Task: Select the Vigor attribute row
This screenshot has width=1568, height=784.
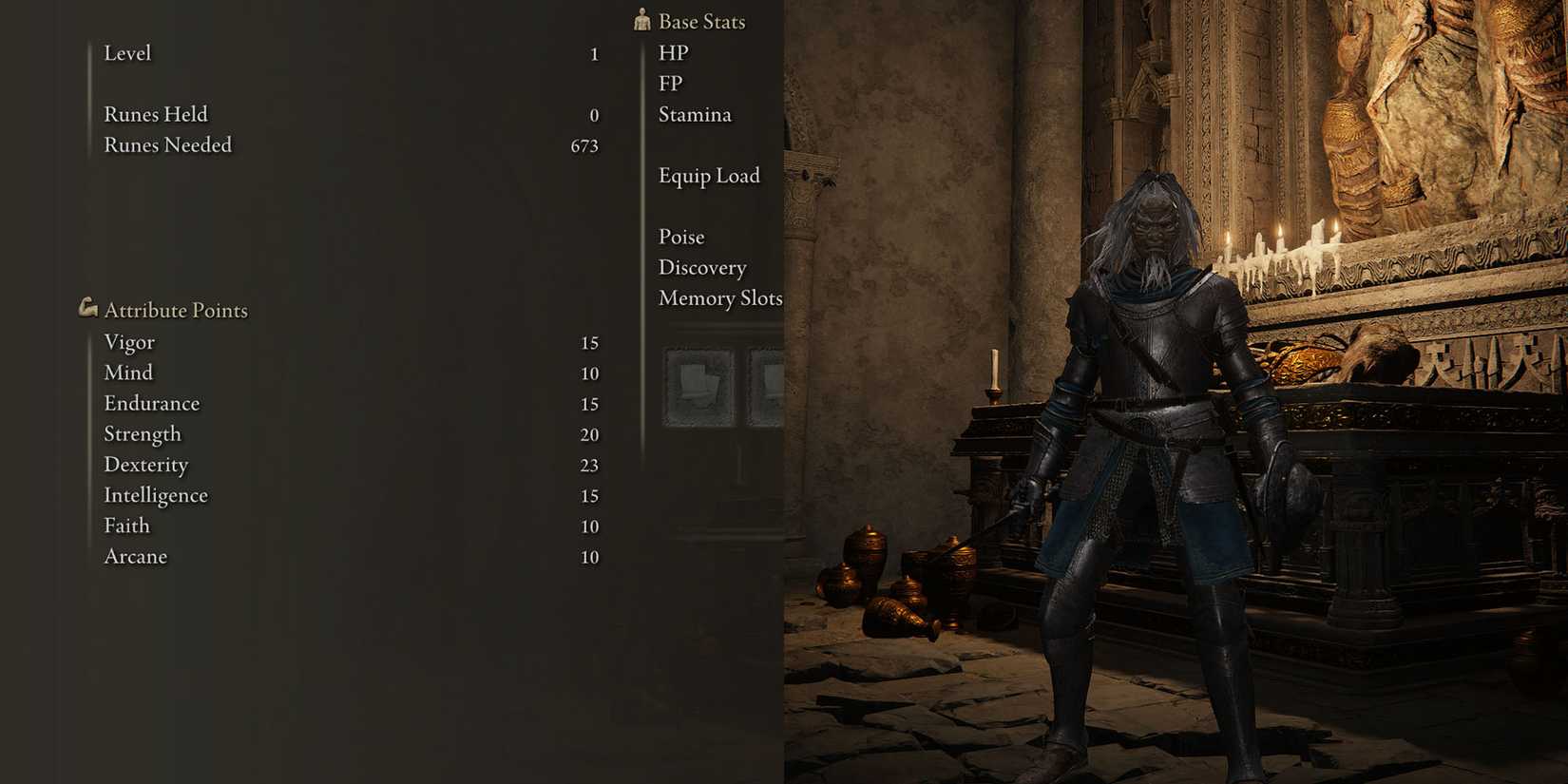Action: (129, 342)
